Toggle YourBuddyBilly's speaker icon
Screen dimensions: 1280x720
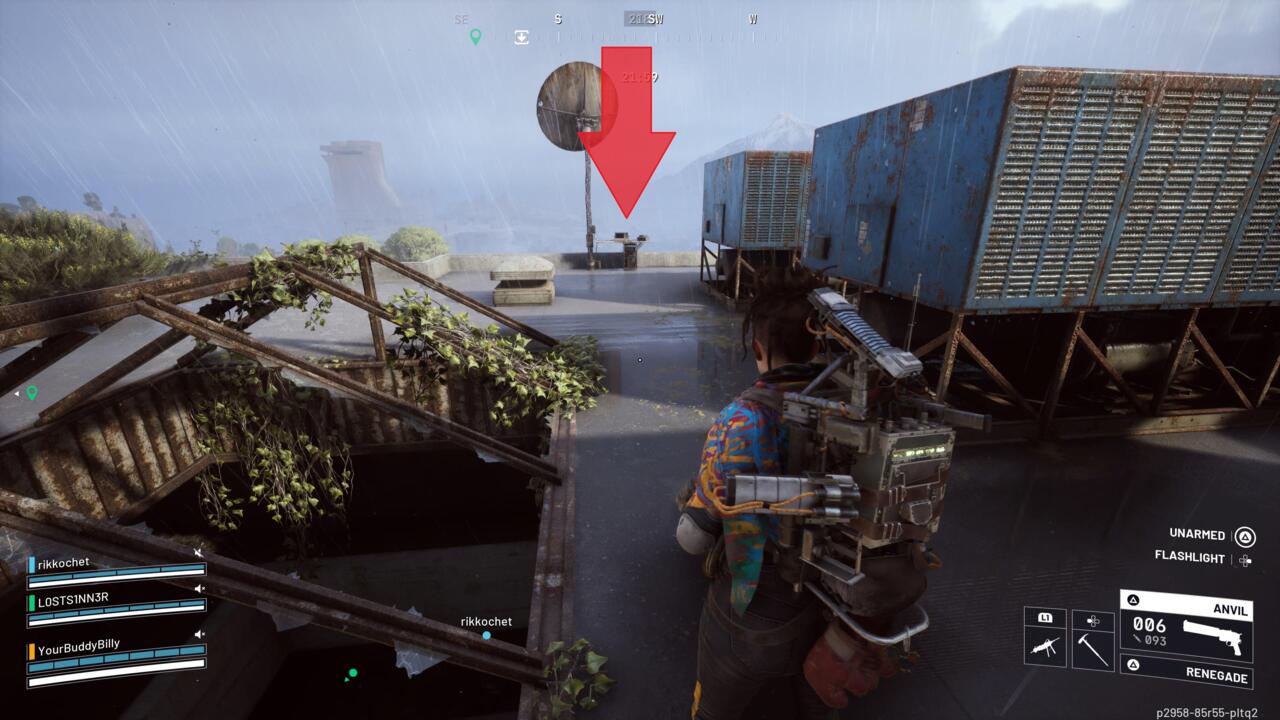tap(200, 633)
